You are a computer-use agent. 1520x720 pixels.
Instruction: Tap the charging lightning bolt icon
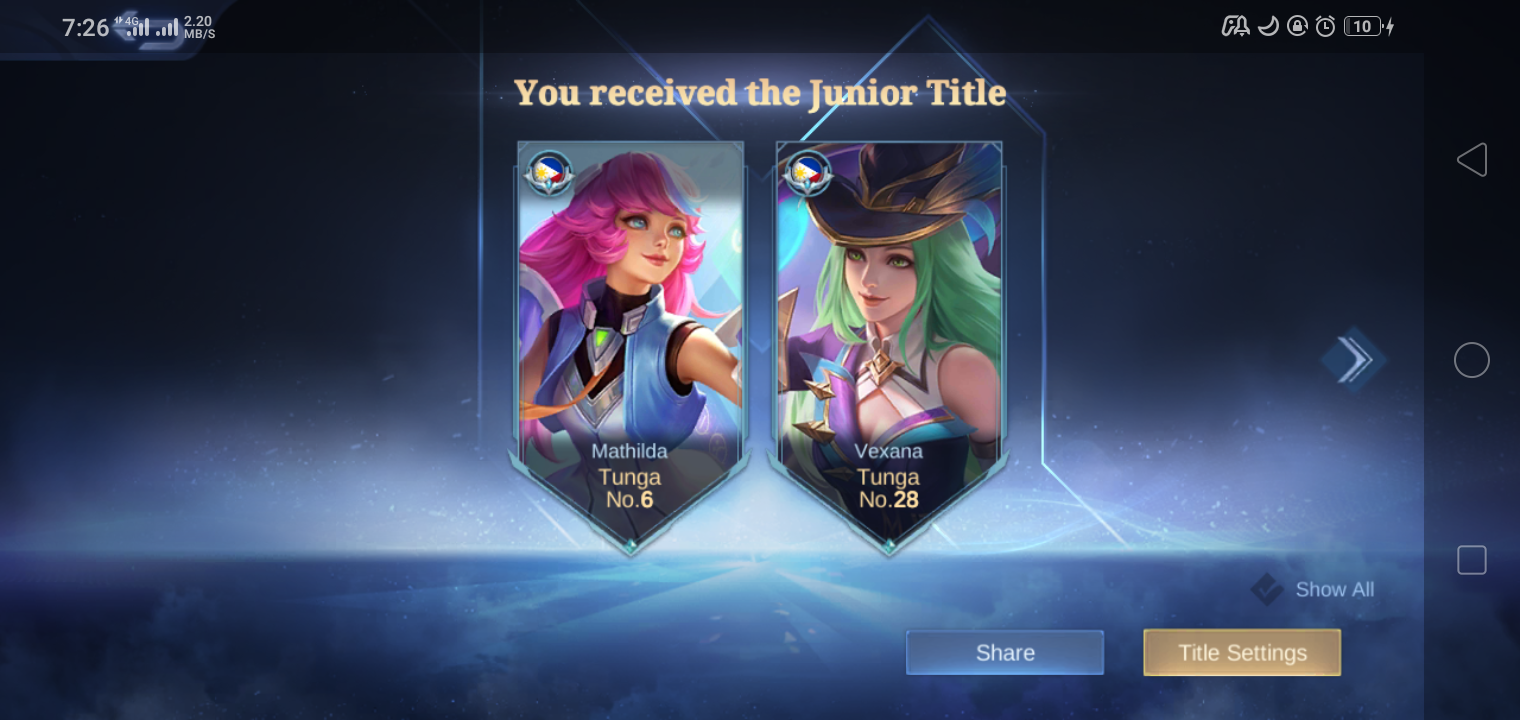(x=1390, y=27)
